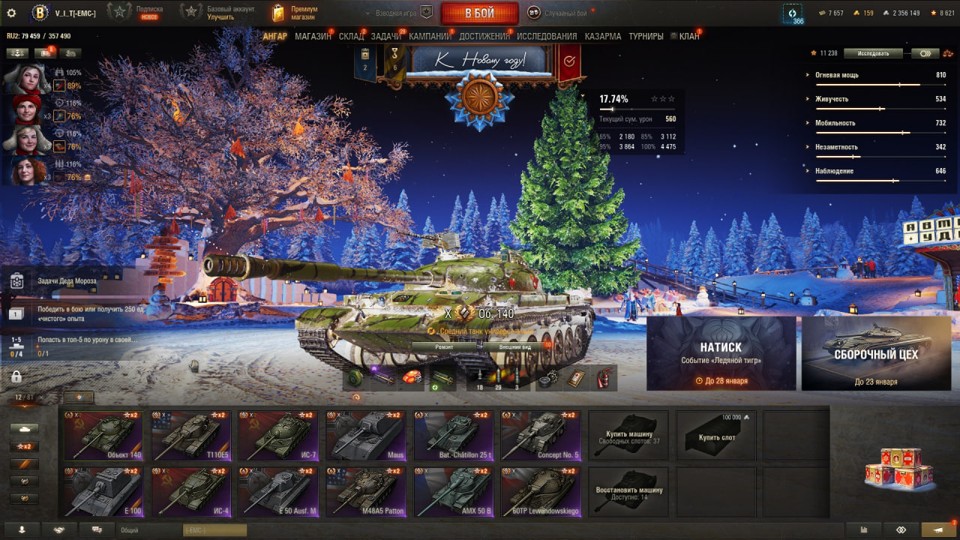
Task: Switch to the «КАЗАРМА» barracks tab
Action: [x=603, y=37]
